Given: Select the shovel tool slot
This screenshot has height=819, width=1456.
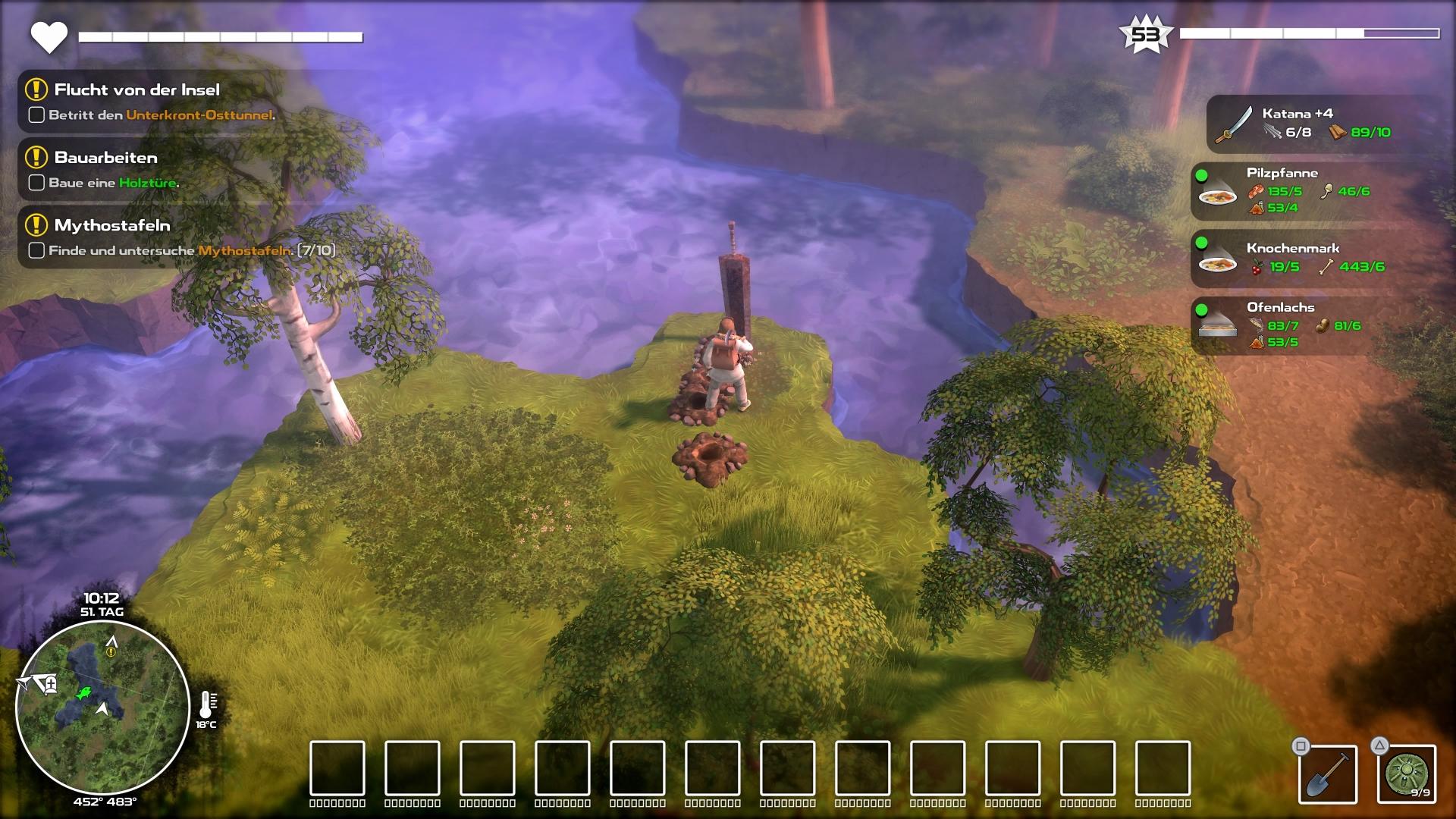Looking at the screenshot, I should point(1328,774).
